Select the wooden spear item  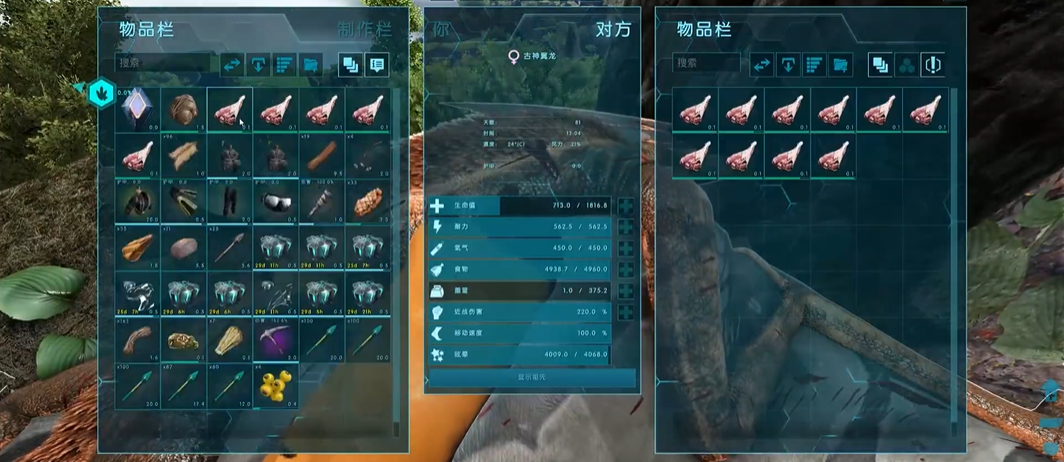[x=229, y=247]
